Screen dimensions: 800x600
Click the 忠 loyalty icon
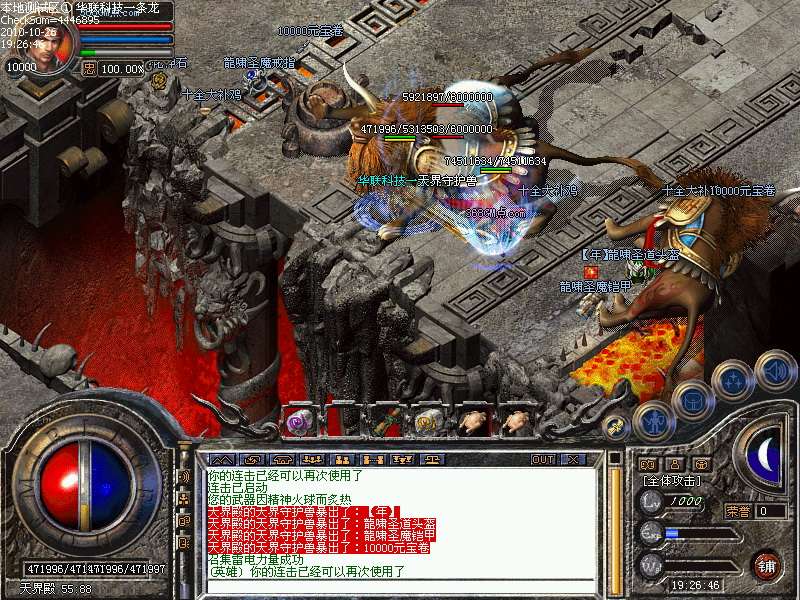click(88, 69)
